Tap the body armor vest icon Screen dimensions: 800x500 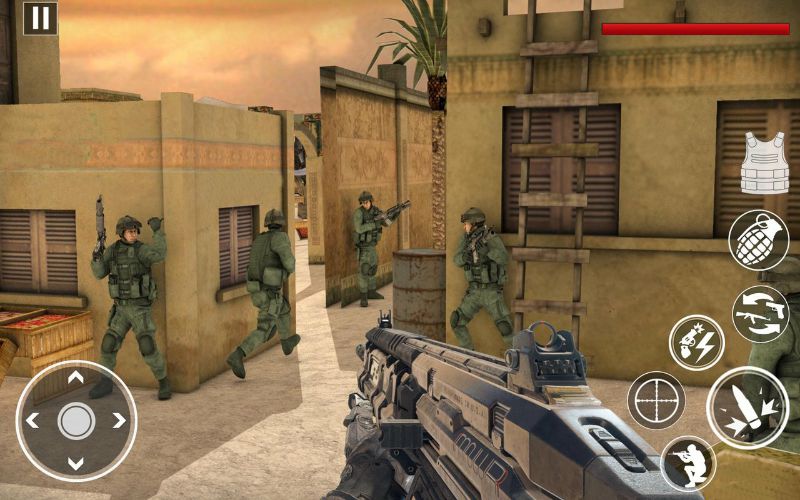click(x=764, y=161)
